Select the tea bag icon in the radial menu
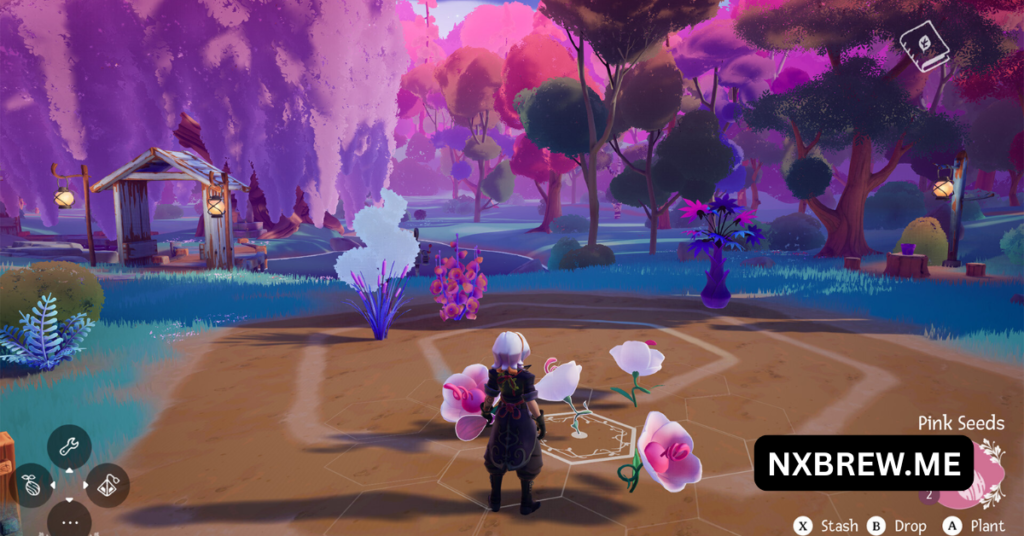The image size is (1024, 536). pyautogui.click(x=107, y=485)
